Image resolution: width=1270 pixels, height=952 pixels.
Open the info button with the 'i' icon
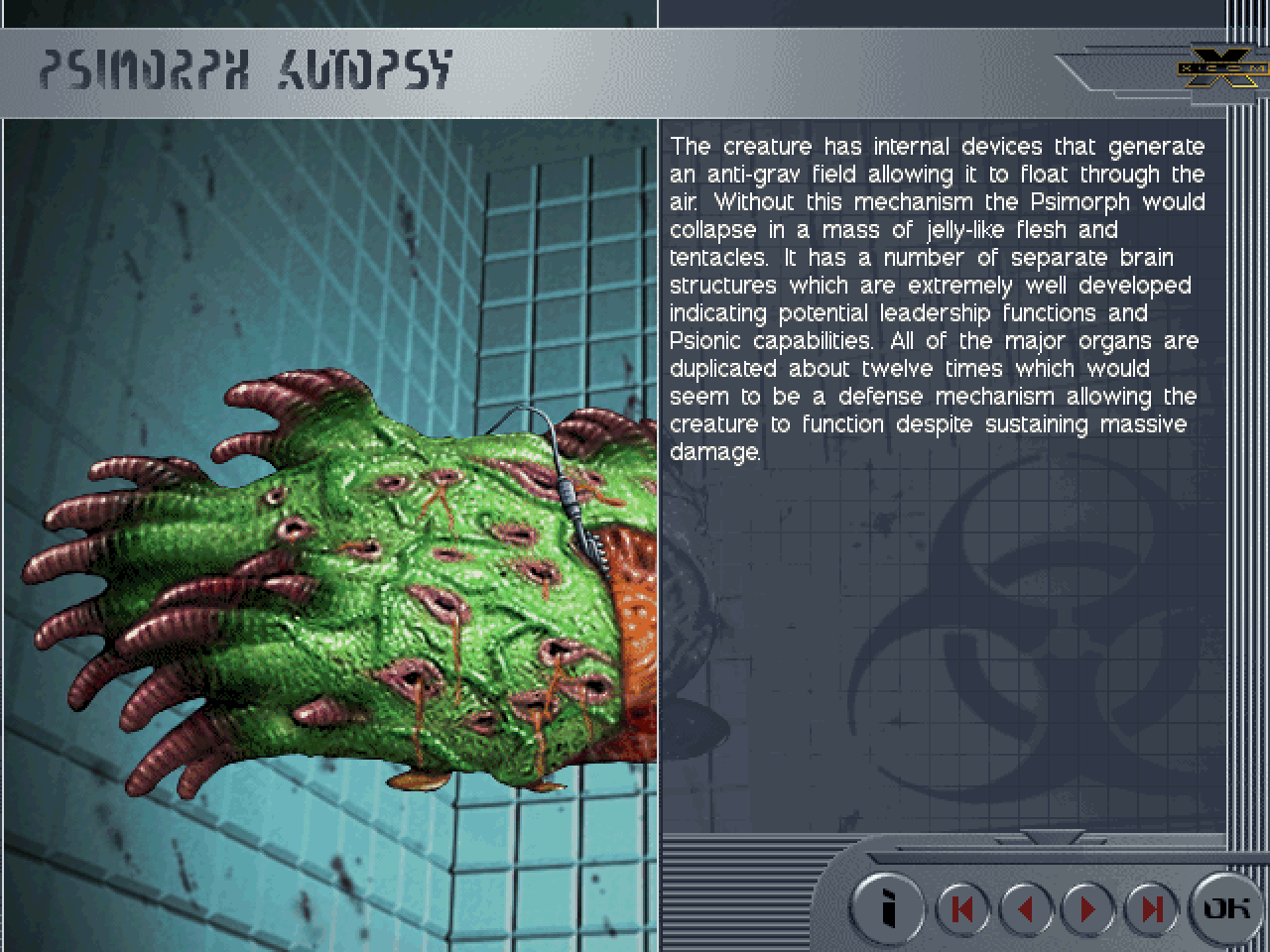pyautogui.click(x=888, y=907)
